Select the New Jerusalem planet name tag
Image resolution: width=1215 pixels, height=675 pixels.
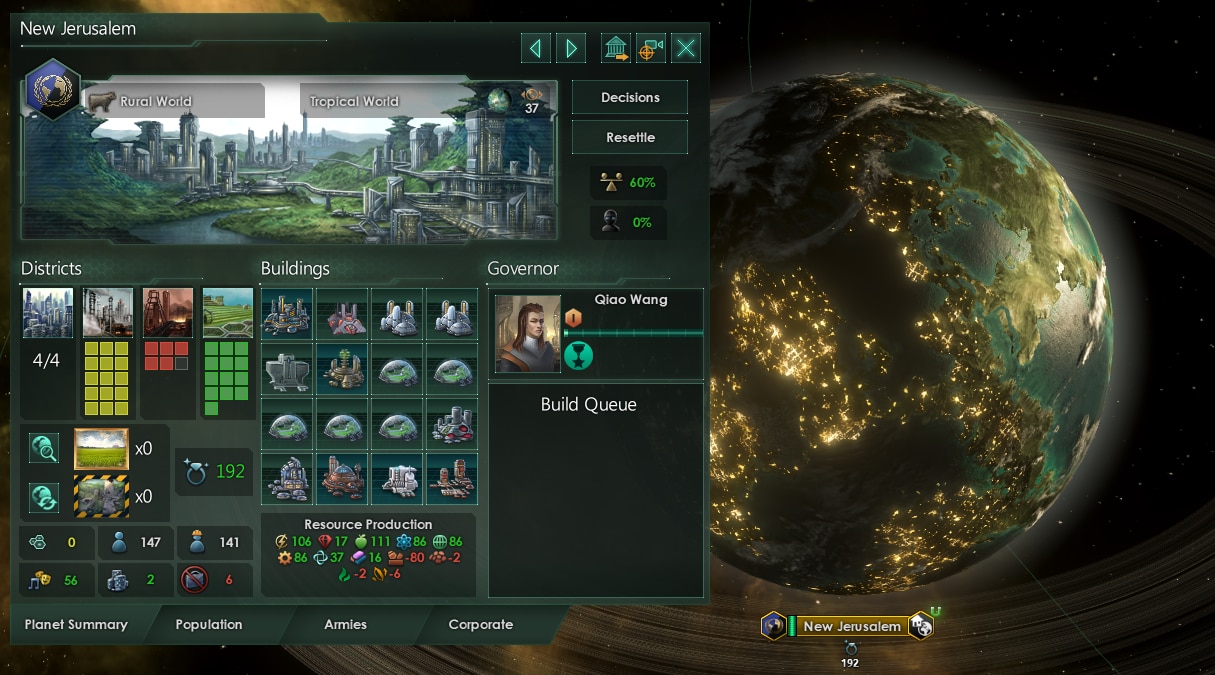tap(852, 626)
